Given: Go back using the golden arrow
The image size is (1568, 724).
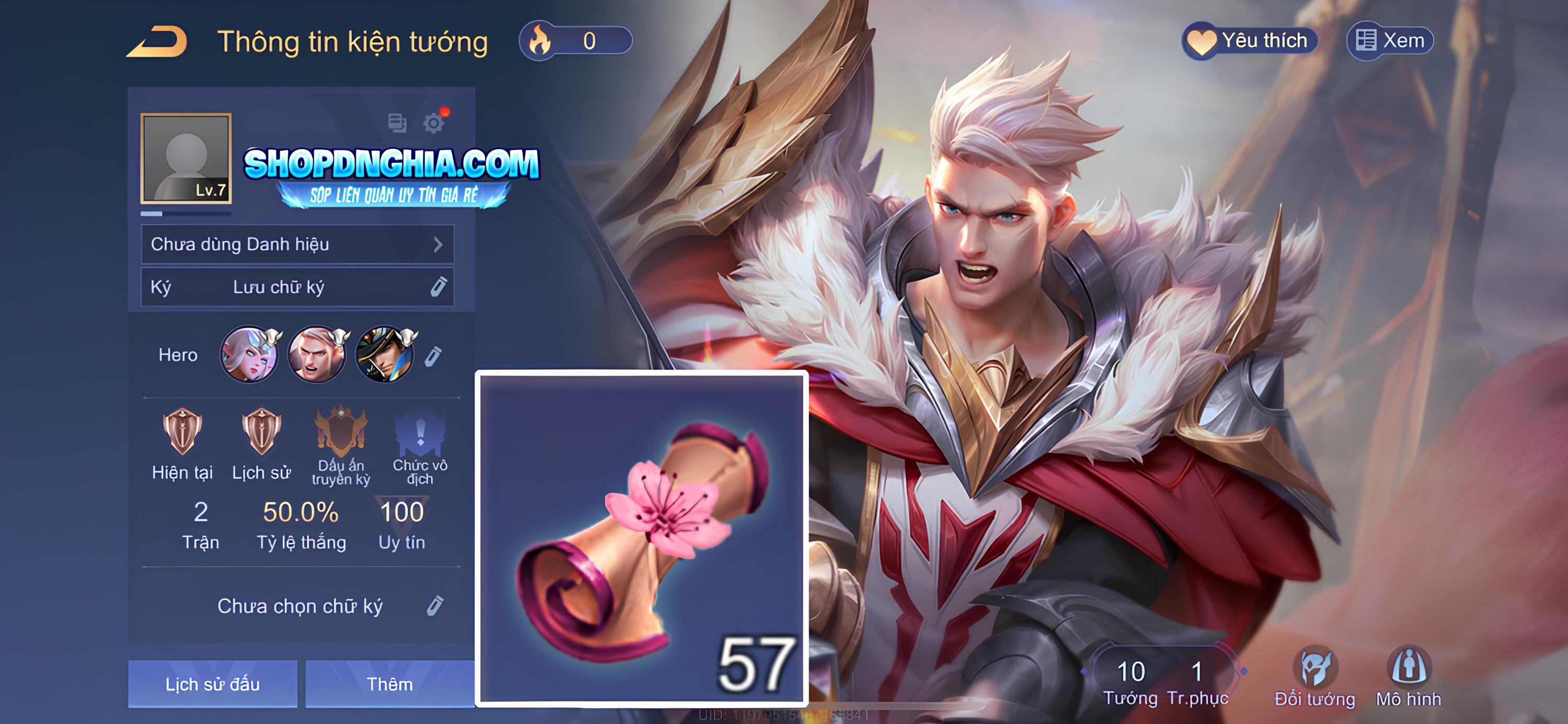Looking at the screenshot, I should tap(157, 41).
